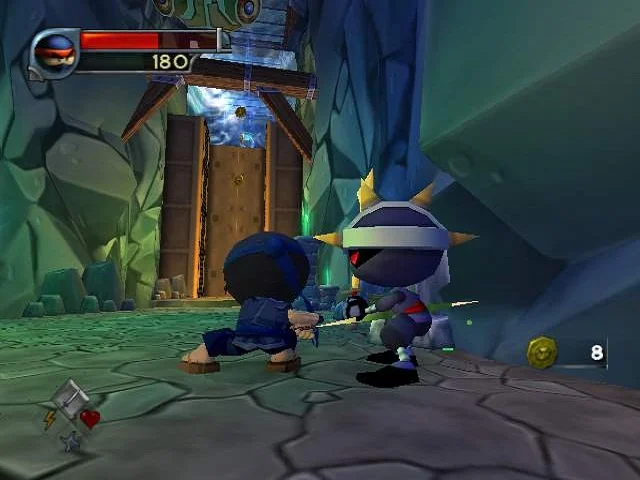Viewport: 640px width, 480px height.
Task: Select the shuriken weapon icon
Action: [69, 440]
